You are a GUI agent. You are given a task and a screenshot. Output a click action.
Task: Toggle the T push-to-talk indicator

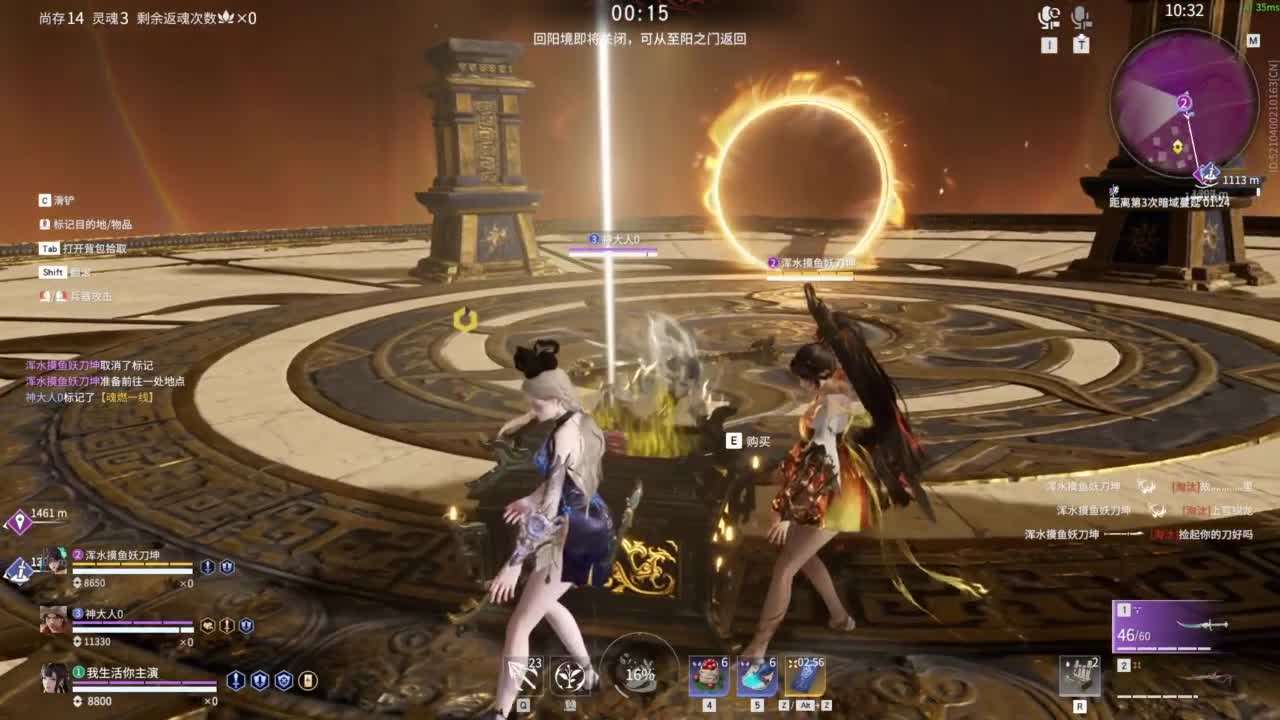1080,43
